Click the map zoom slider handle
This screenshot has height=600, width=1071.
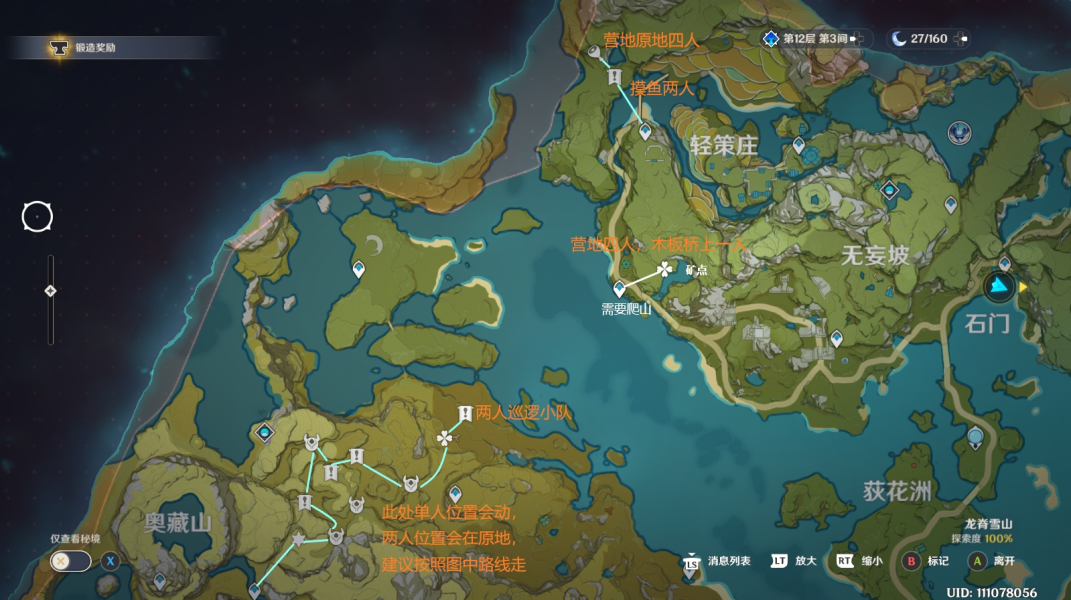50,291
